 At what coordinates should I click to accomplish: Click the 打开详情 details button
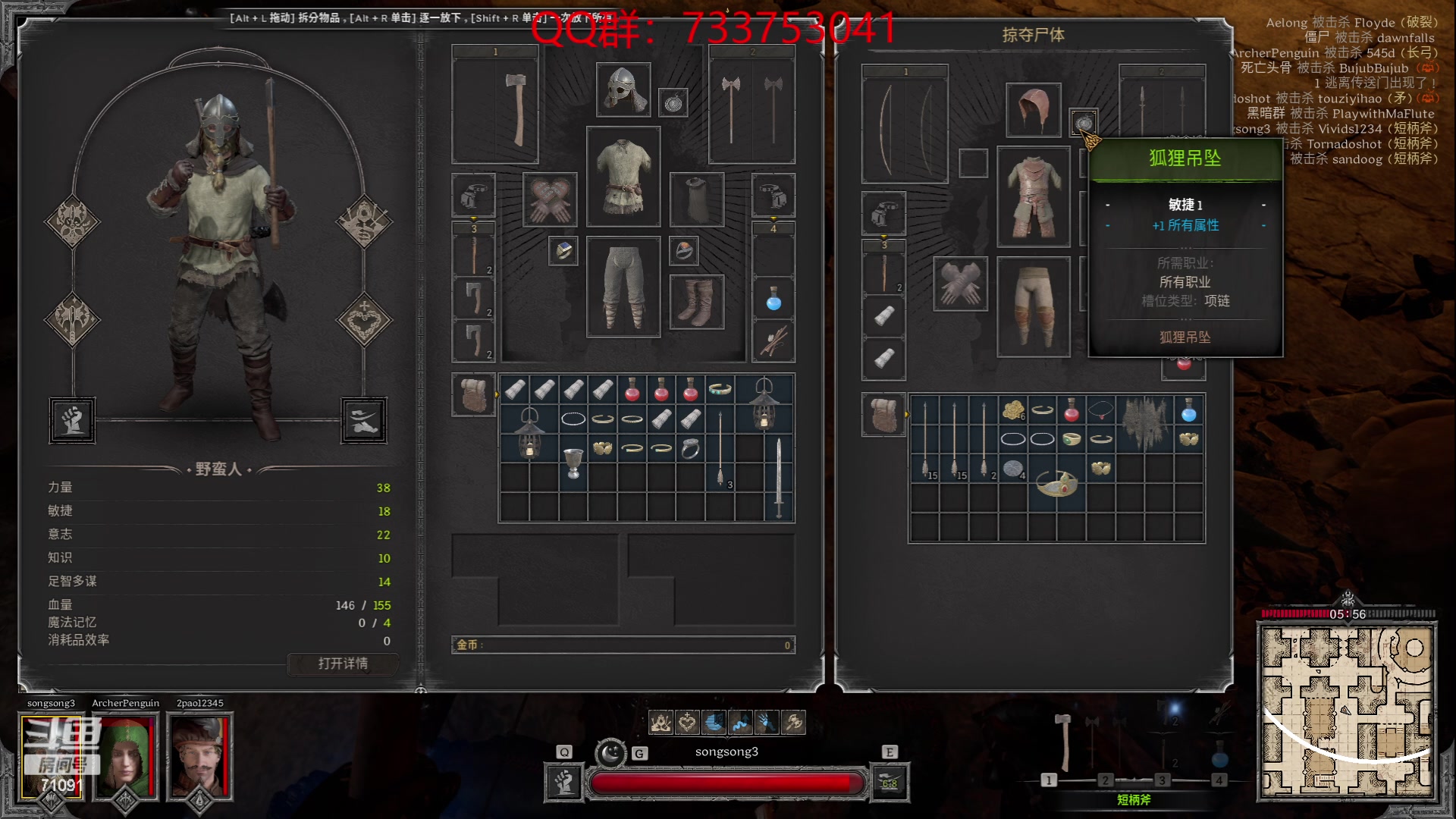343,664
